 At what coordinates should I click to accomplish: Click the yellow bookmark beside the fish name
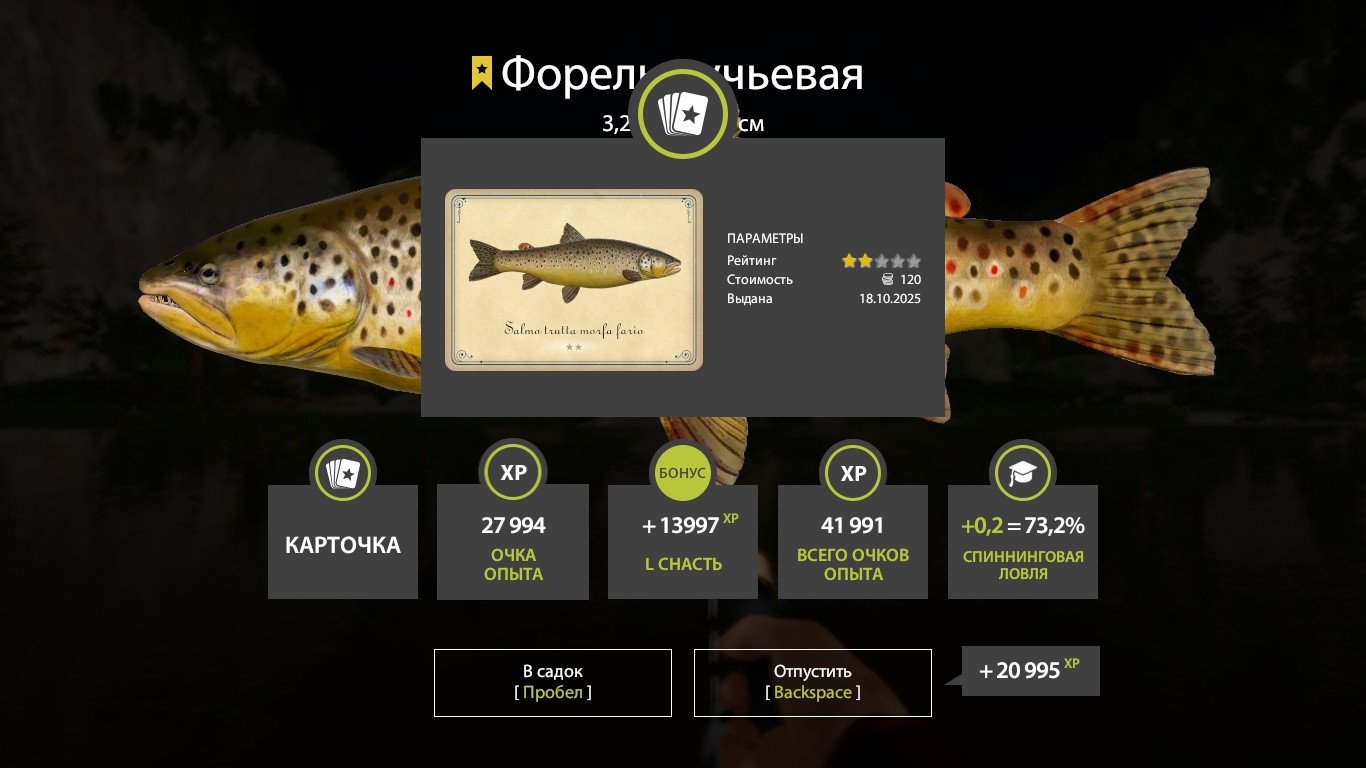coord(482,73)
